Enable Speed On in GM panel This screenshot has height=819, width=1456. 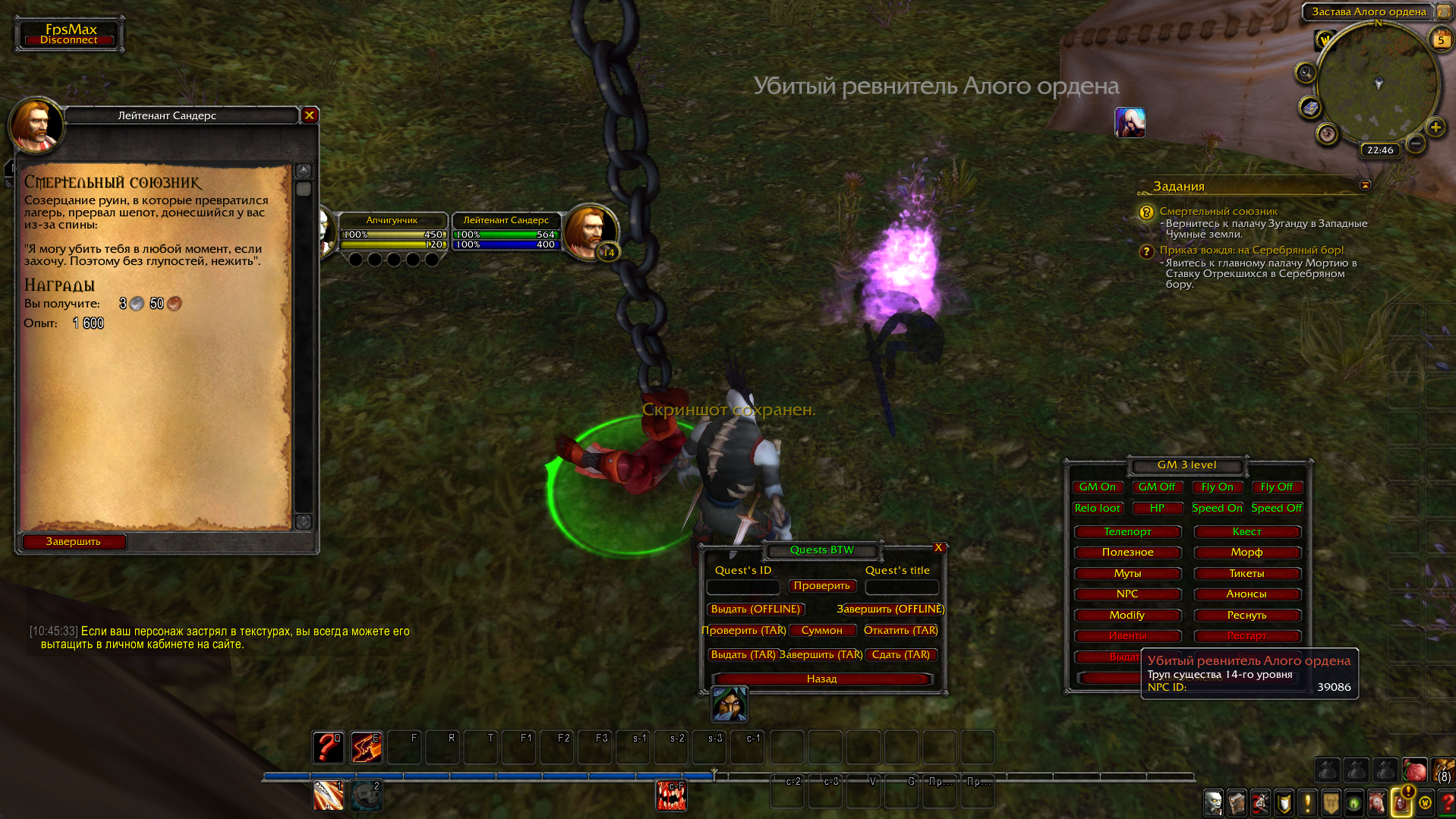[x=1217, y=509]
